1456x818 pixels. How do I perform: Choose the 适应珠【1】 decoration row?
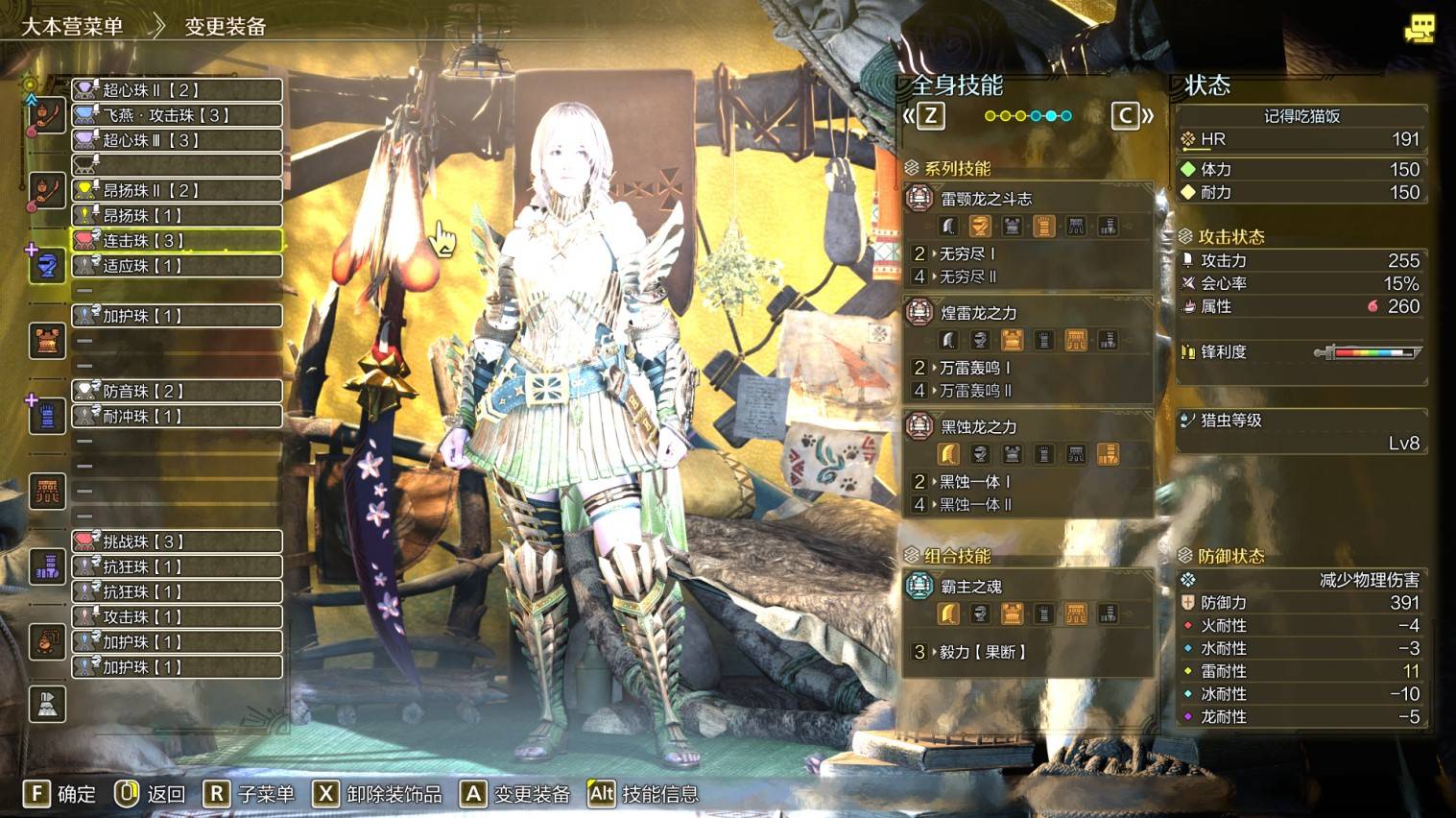[x=178, y=265]
